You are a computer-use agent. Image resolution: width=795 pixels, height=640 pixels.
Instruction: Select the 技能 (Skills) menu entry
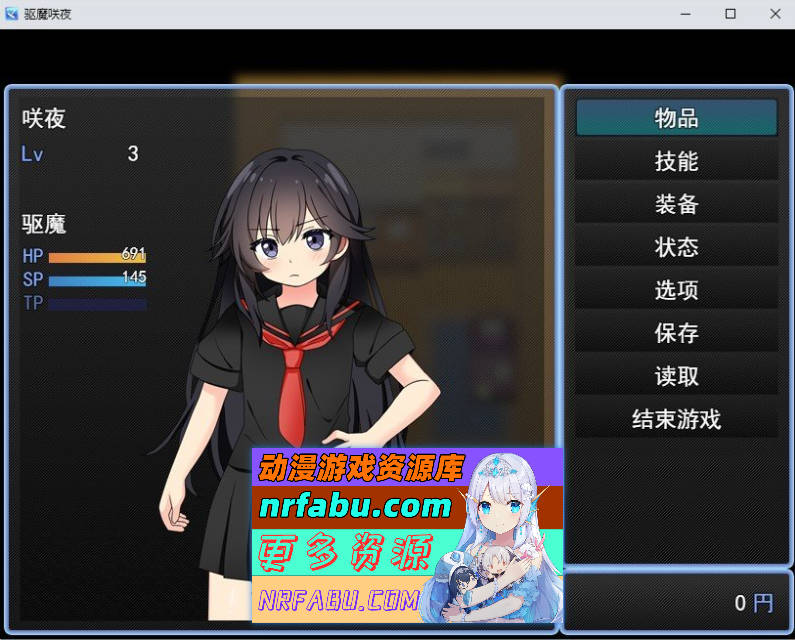point(676,161)
